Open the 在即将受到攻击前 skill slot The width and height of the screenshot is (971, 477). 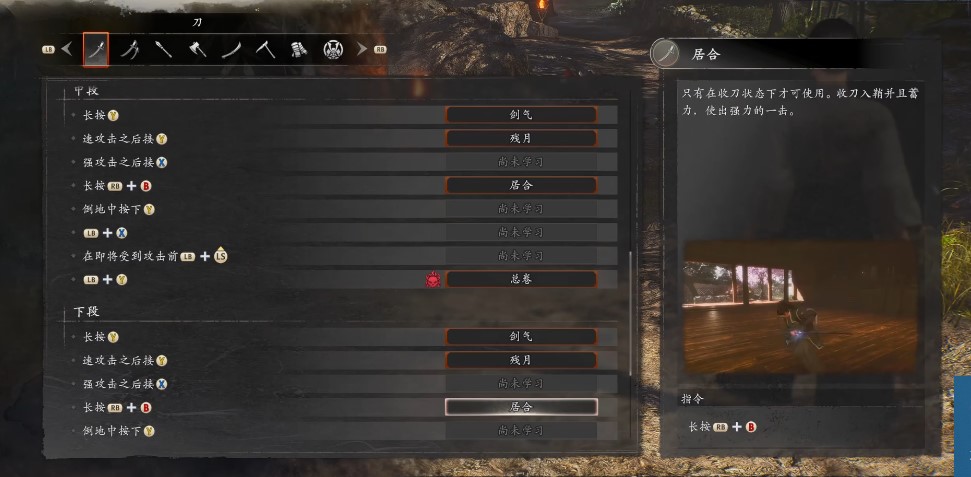(x=521, y=257)
